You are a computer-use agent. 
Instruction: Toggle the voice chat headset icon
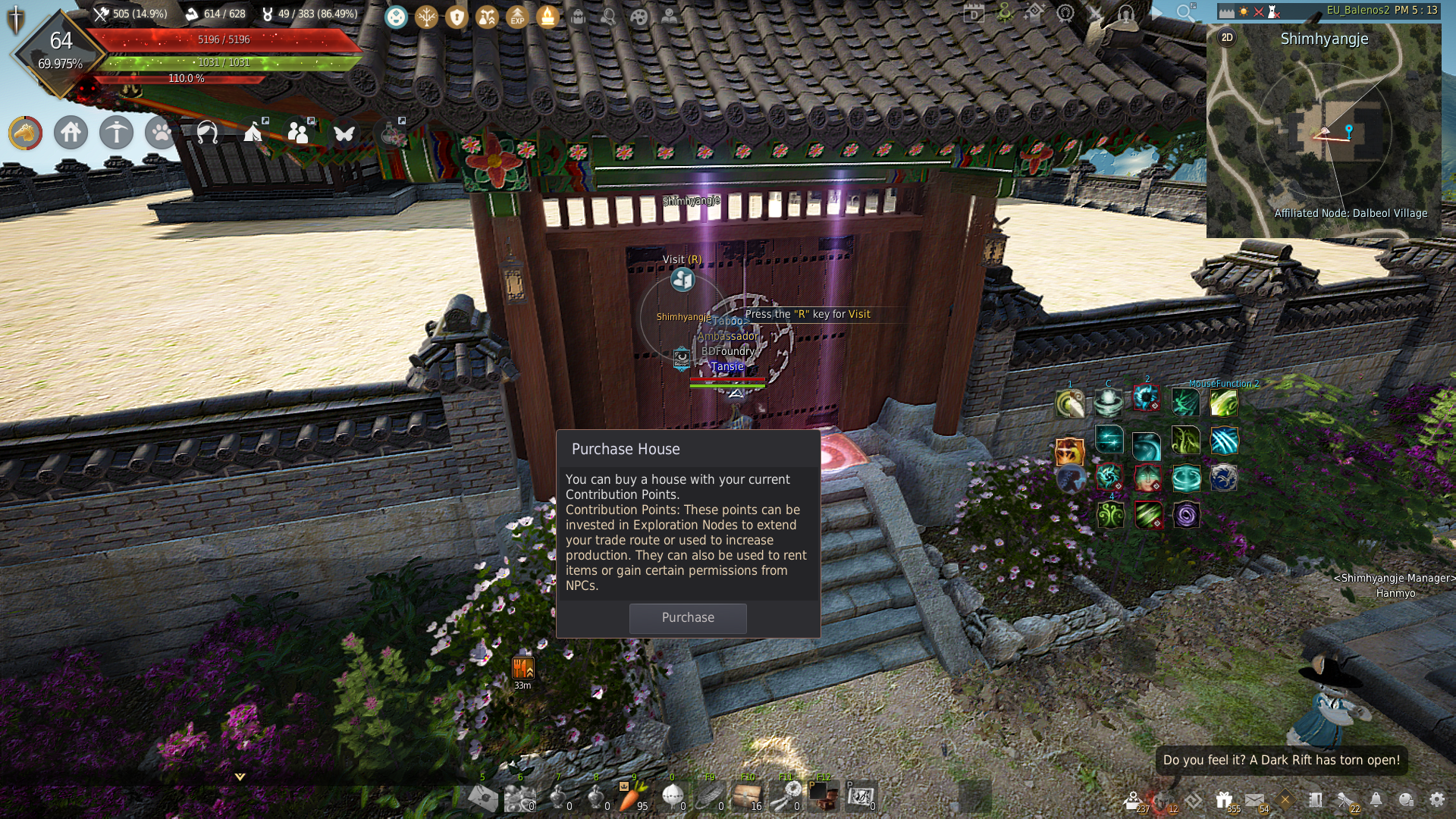(x=1126, y=14)
